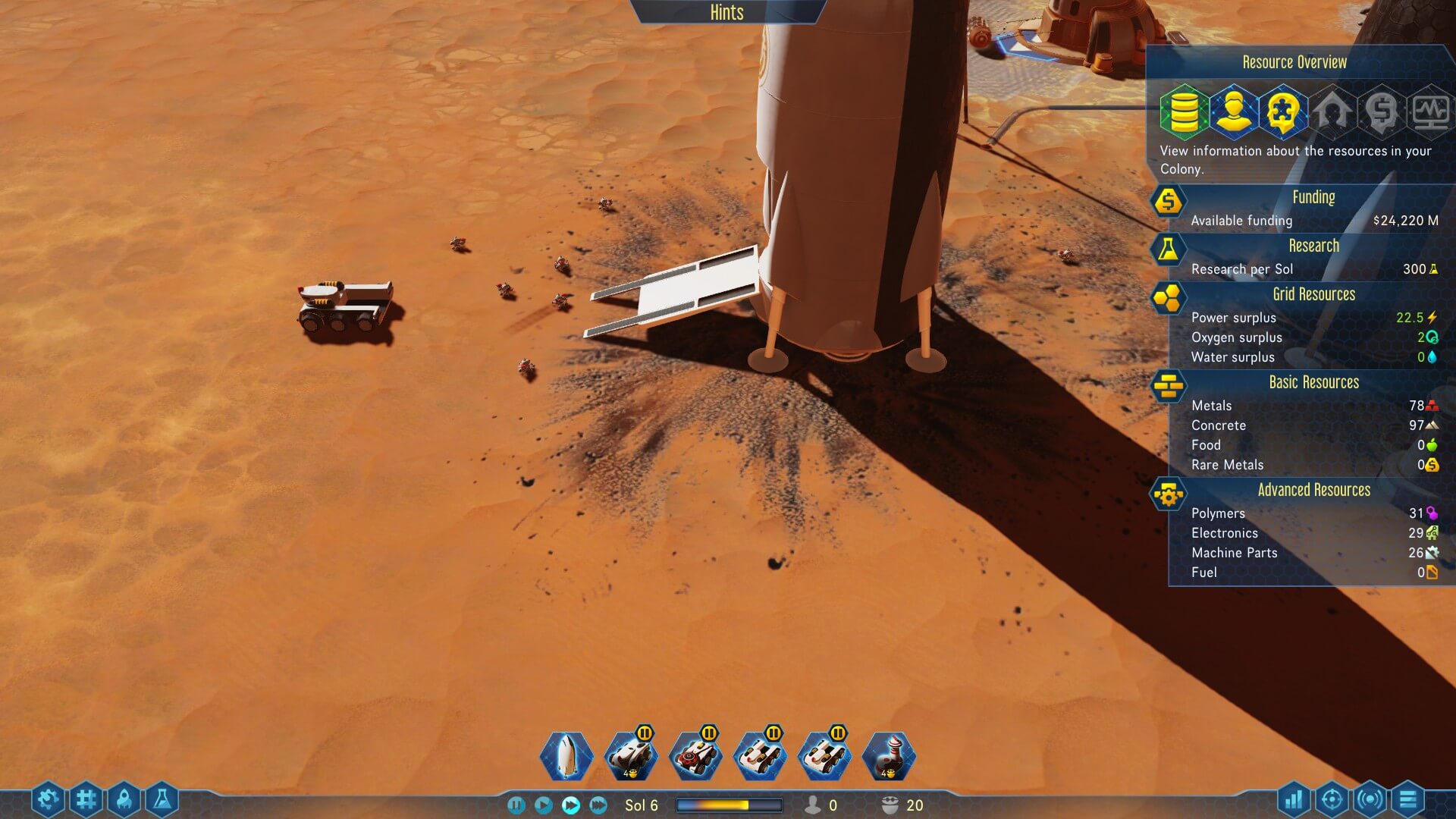Open the build menu gear icon
This screenshot has width=1456, height=819.
coord(47,799)
